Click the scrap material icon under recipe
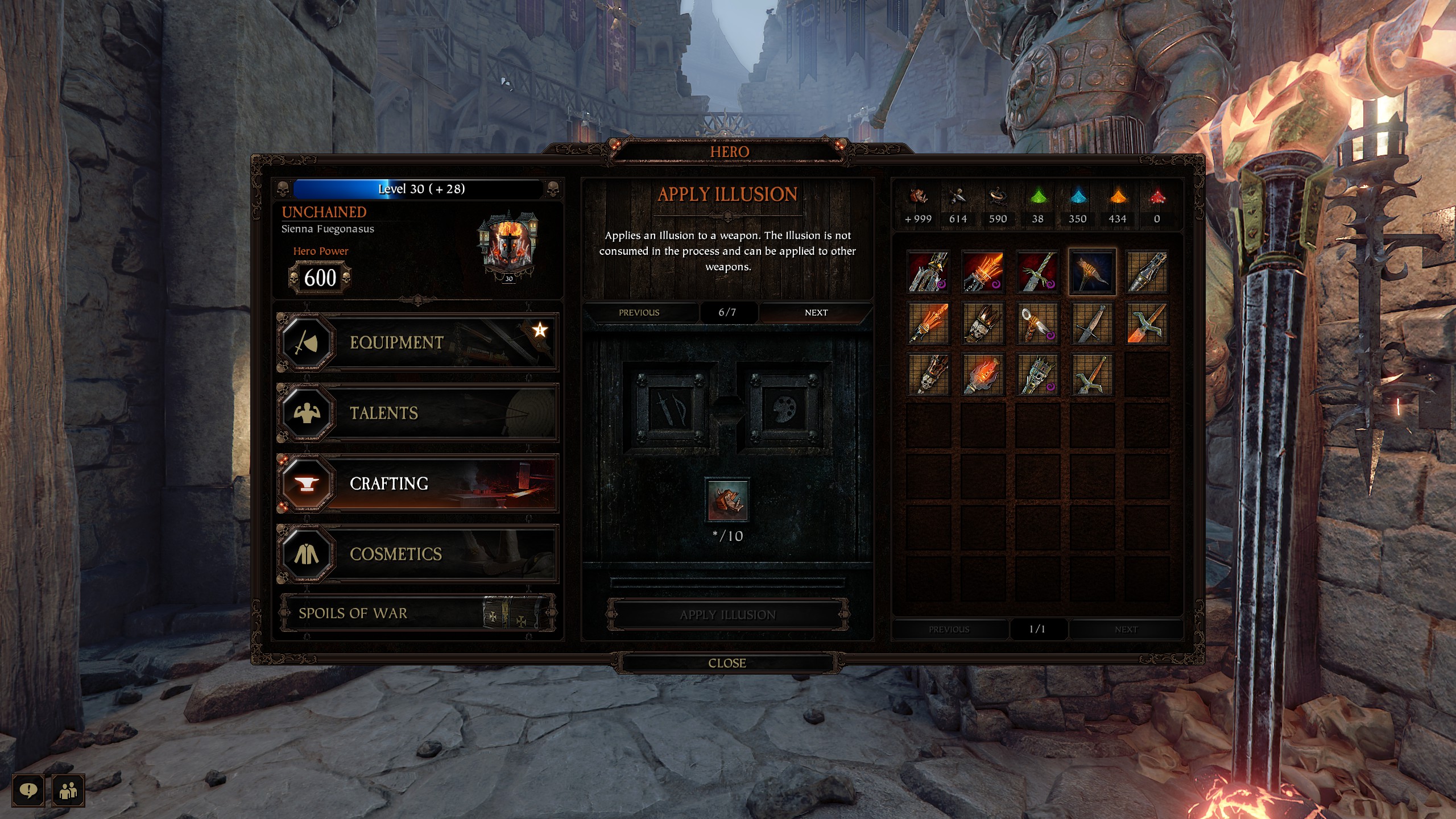 pos(727,500)
